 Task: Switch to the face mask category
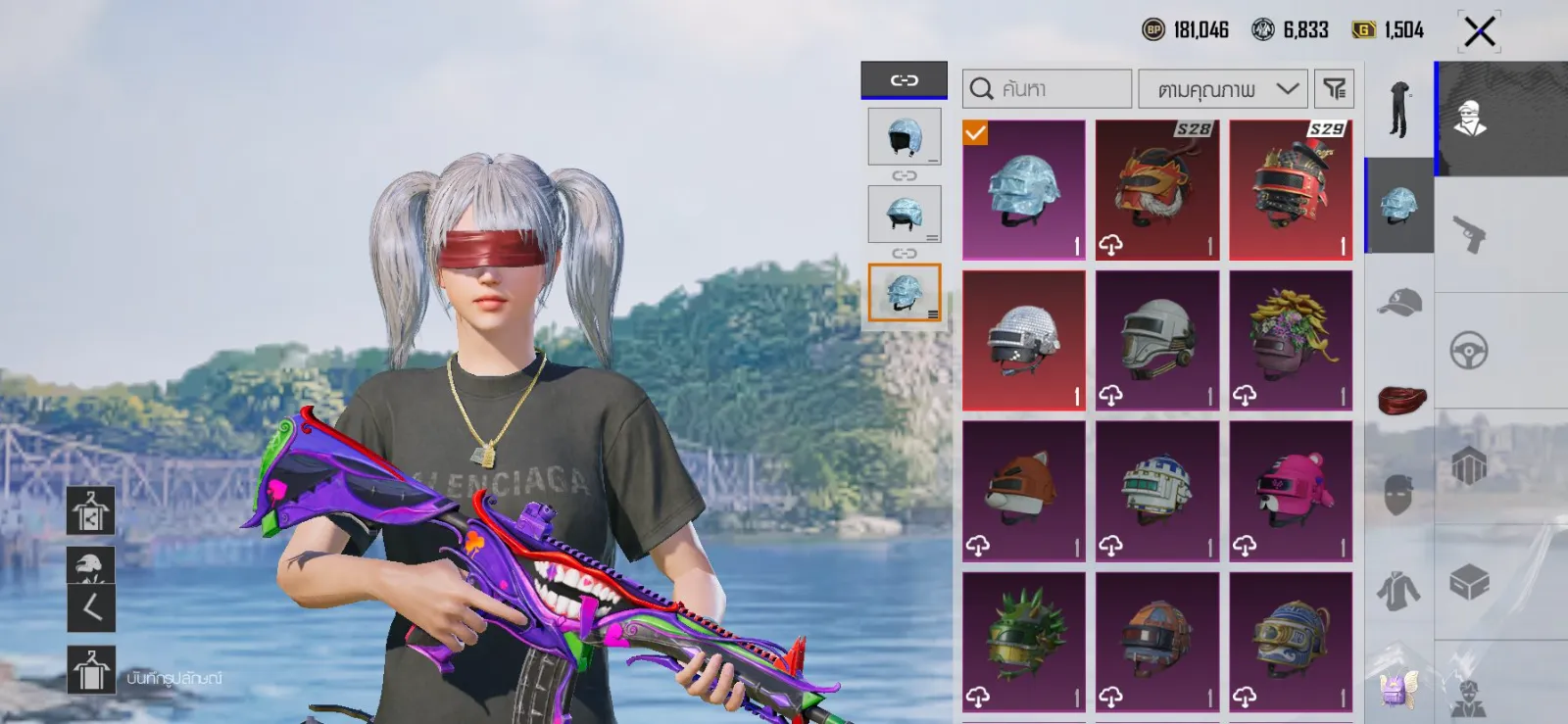pos(1399,495)
